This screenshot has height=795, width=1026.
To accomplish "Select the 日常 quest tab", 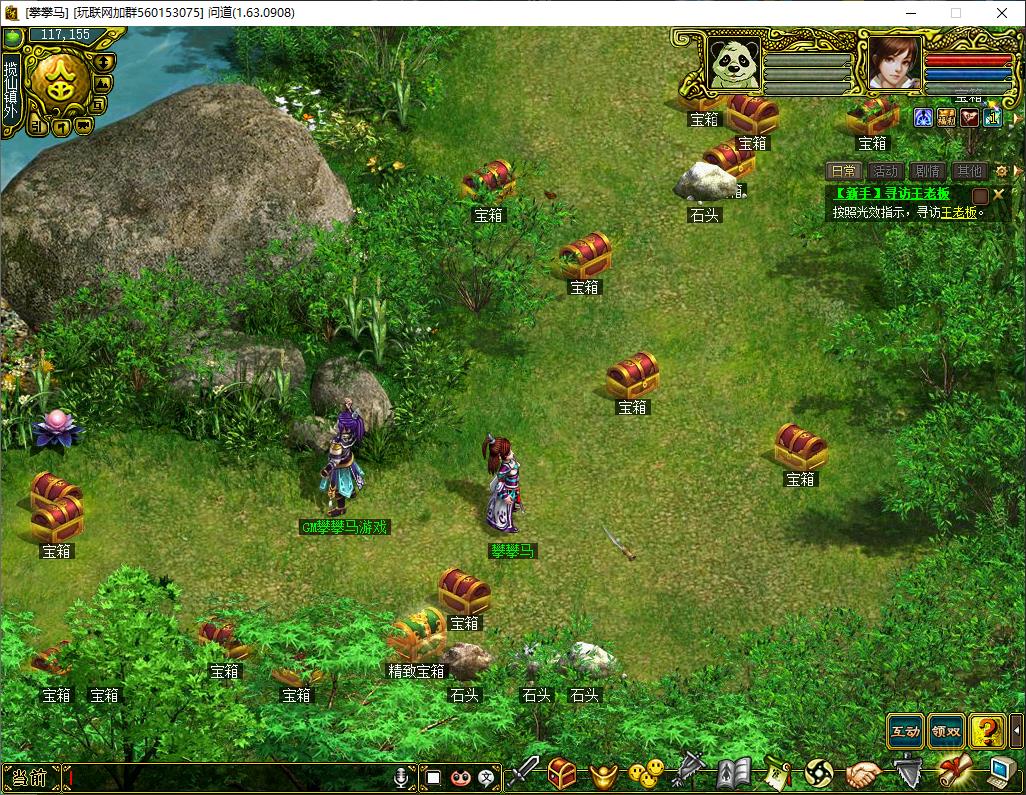I will [843, 171].
